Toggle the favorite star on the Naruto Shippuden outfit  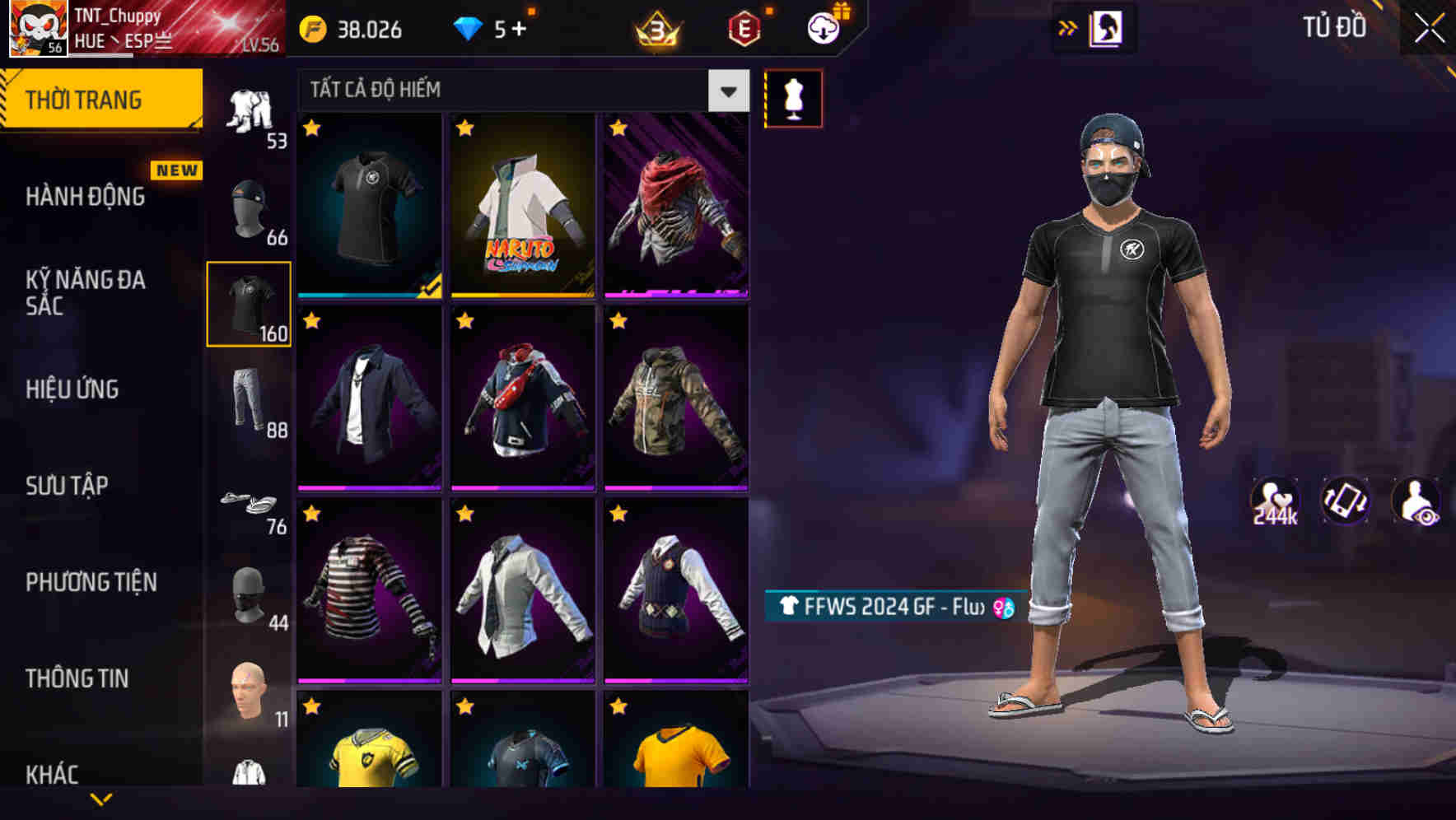click(x=467, y=128)
